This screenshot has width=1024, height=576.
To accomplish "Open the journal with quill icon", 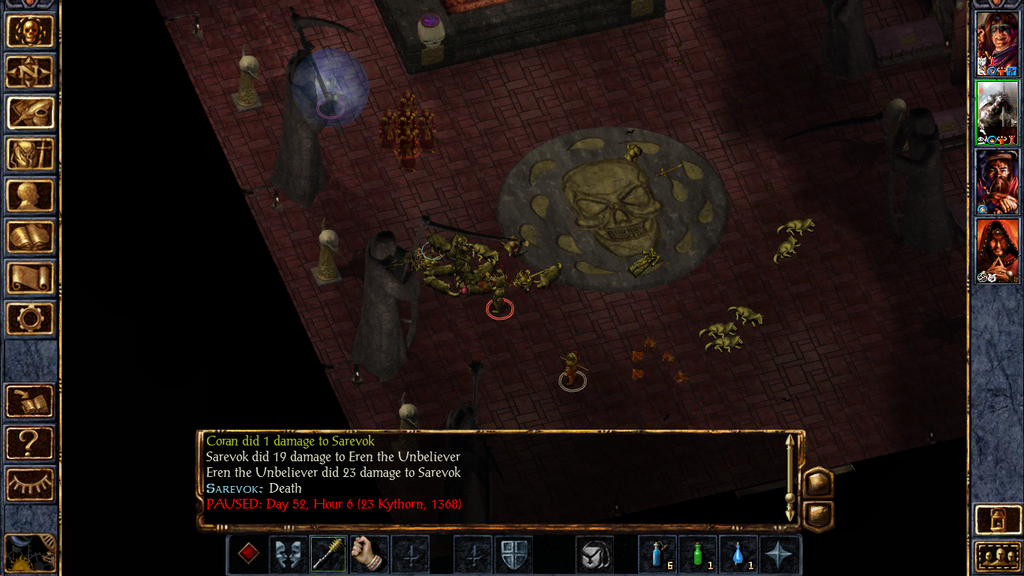I will coord(30,113).
